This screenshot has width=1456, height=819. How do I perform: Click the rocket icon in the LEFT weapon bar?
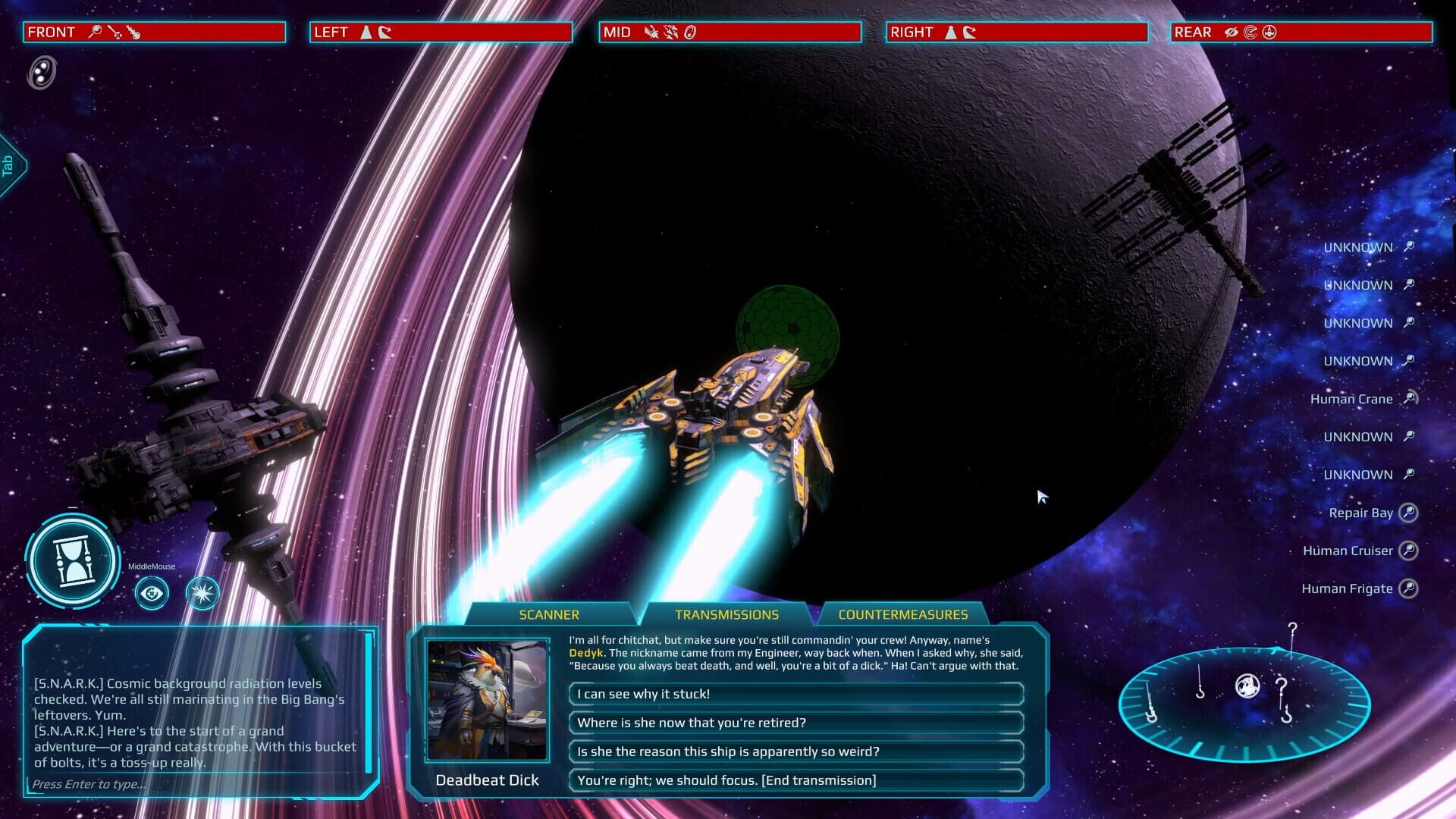pos(366,33)
